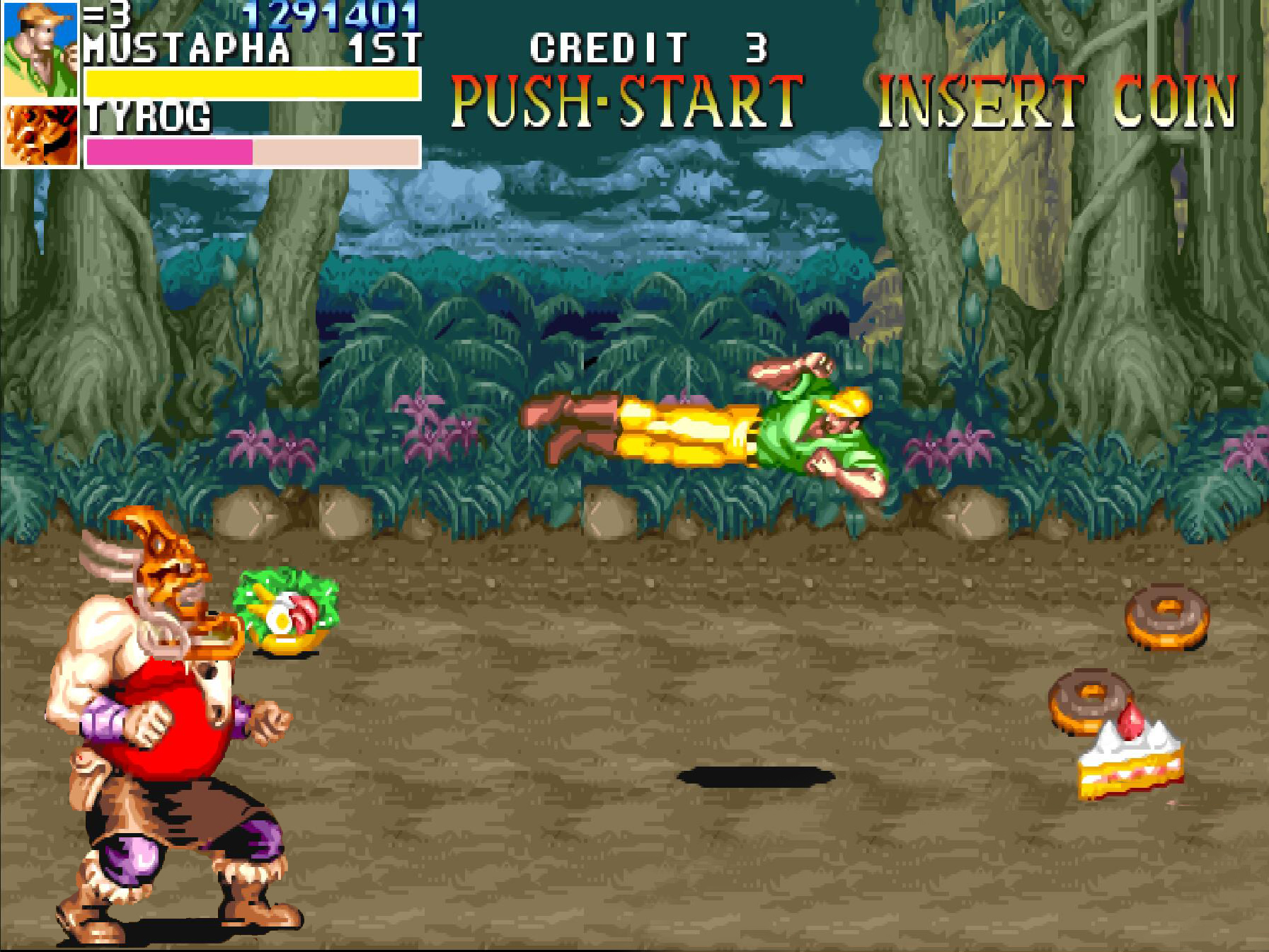
Task: Click Mustapha's player portrait
Action: click(40, 50)
